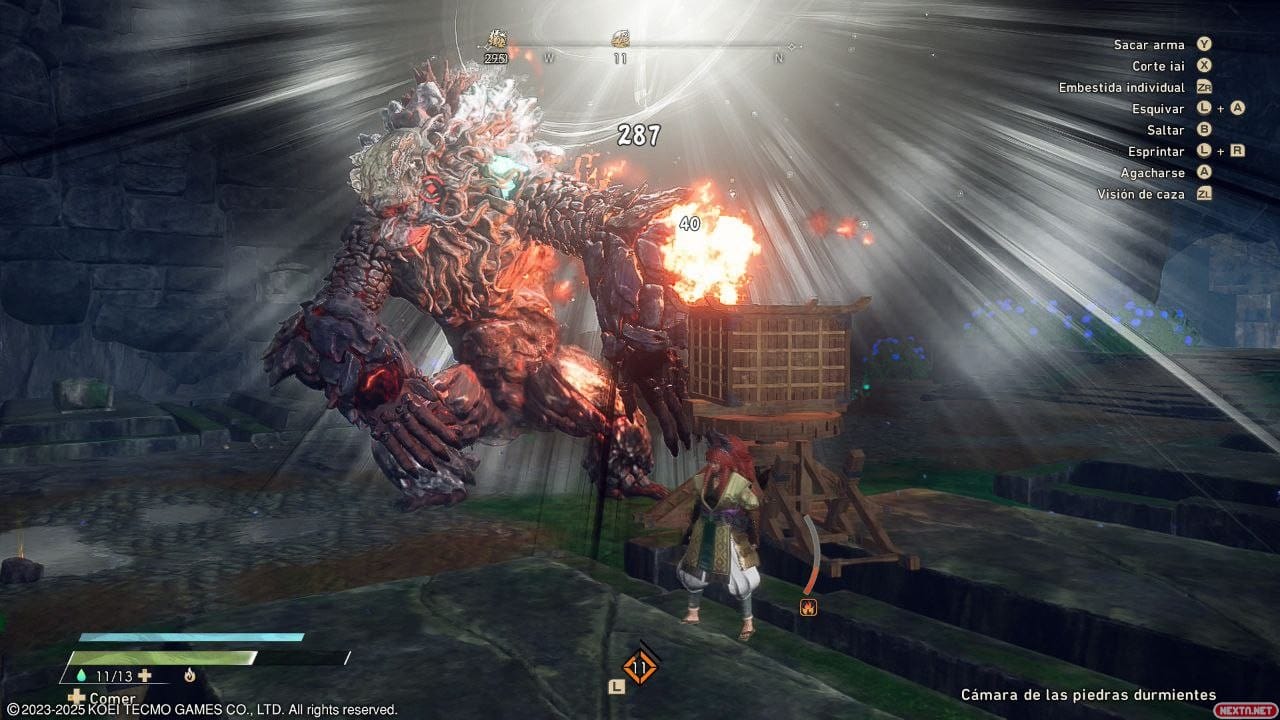The image size is (1280, 720).
Task: Select the Corte iai action label
Action: pos(1158,66)
